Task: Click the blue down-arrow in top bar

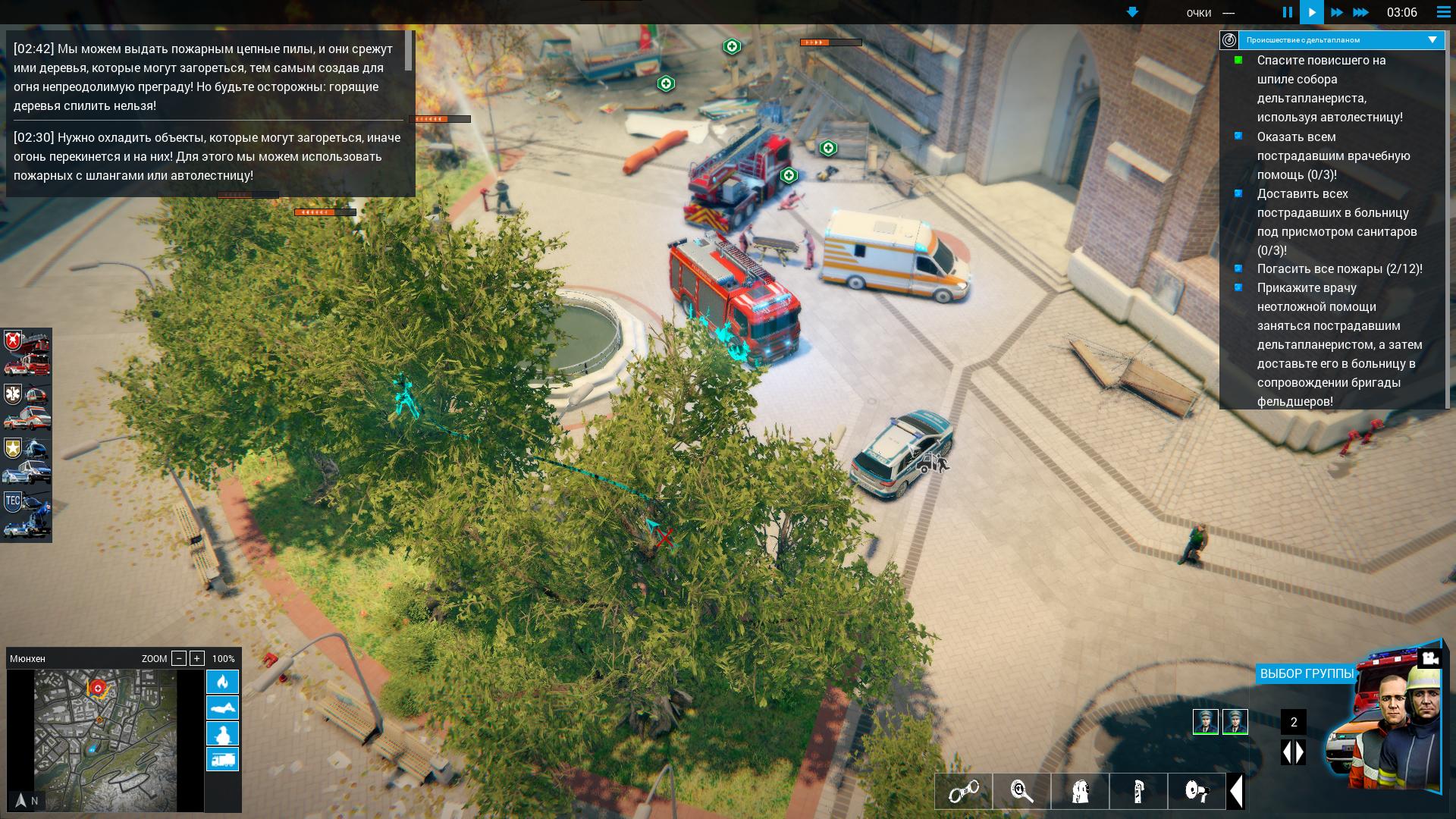Action: point(1132,12)
